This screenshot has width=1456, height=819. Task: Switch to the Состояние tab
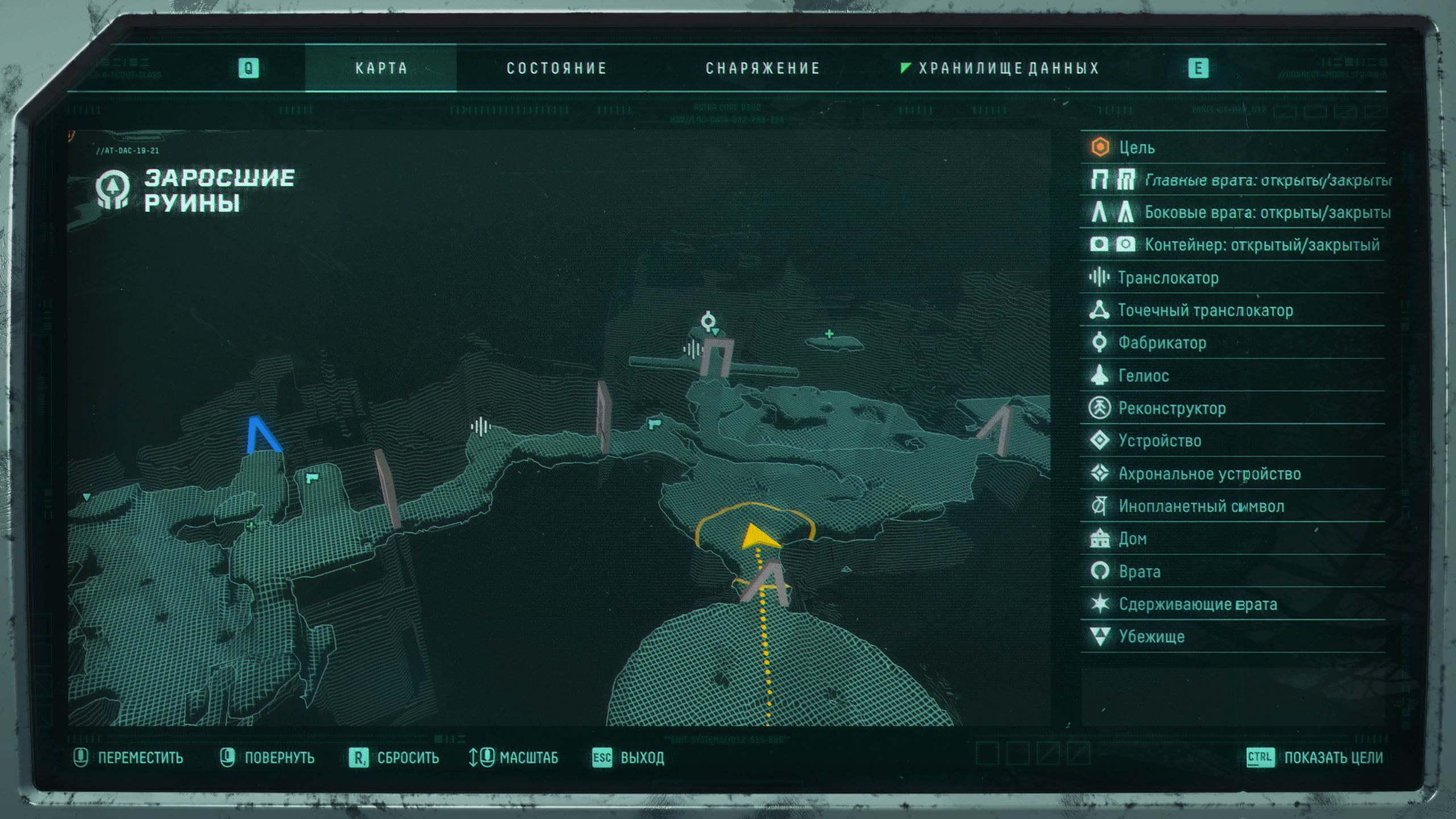click(x=556, y=68)
